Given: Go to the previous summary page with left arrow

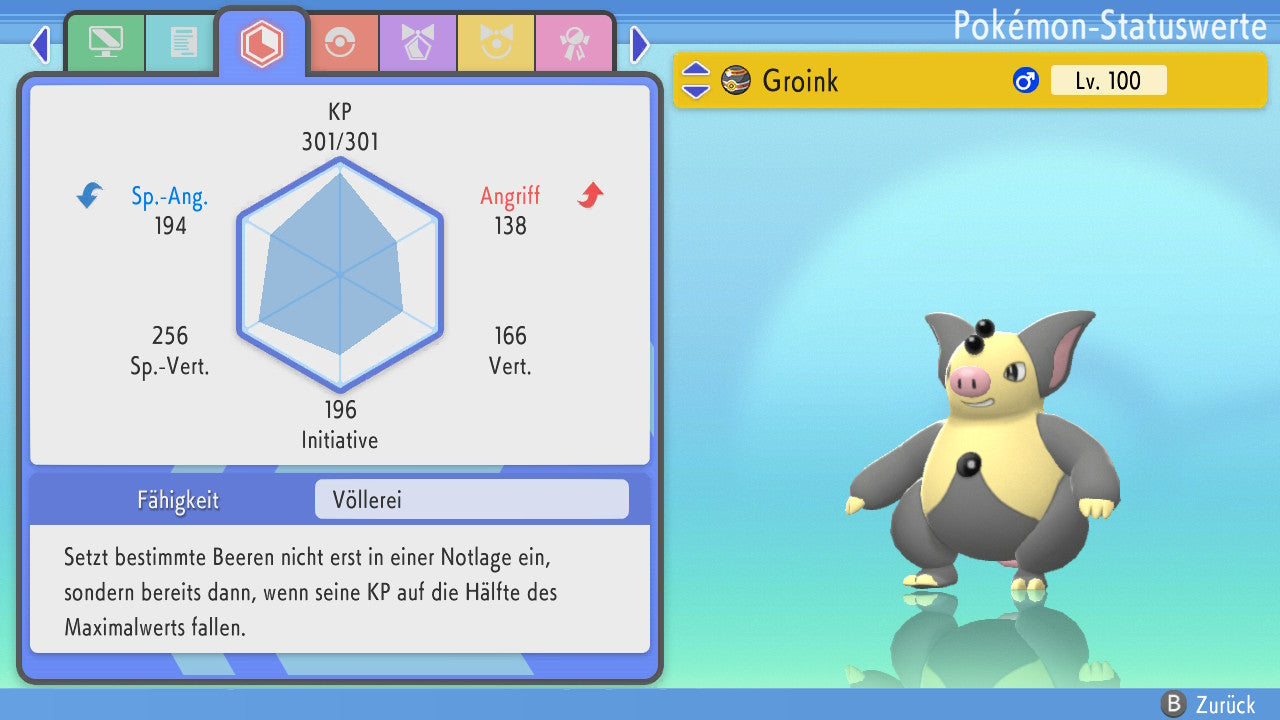Looking at the screenshot, I should pos(40,44).
